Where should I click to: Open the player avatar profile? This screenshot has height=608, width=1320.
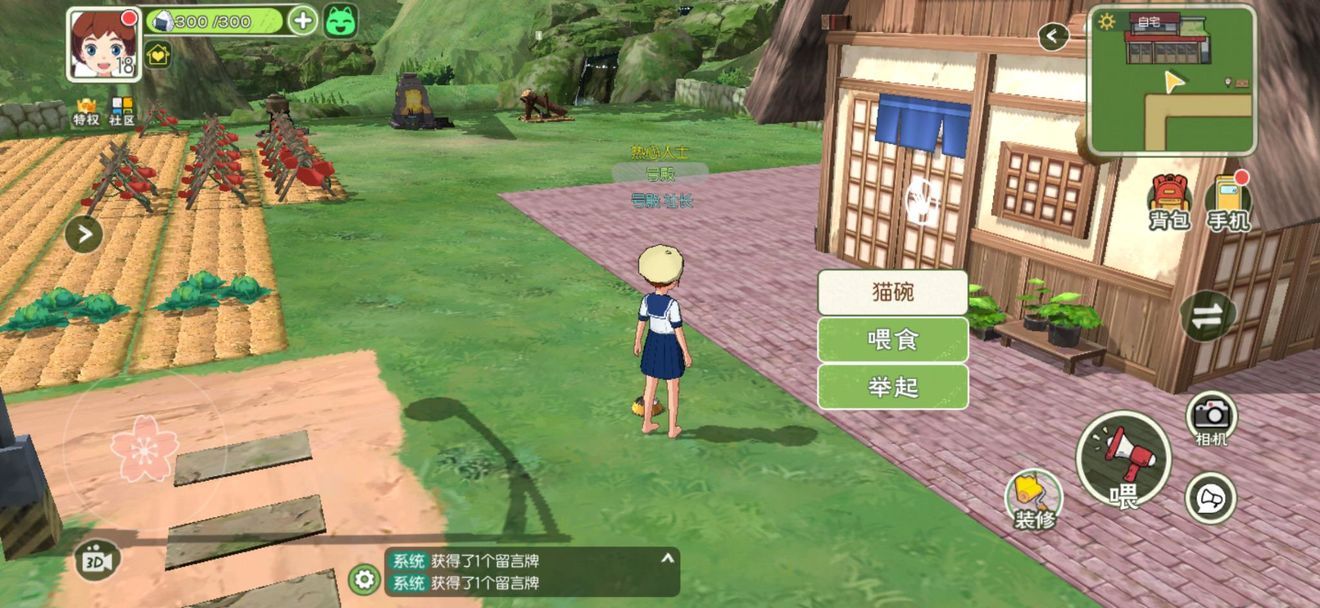tap(103, 43)
